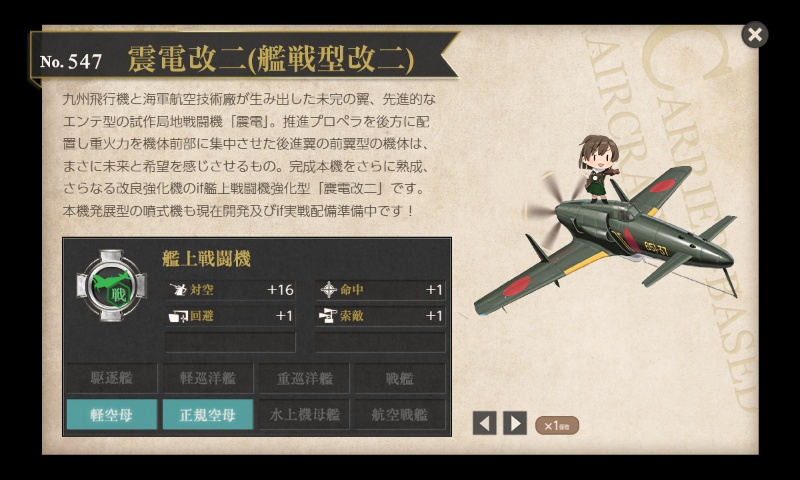Show the next equipment image
The height and width of the screenshot is (480, 800).
pos(515,423)
